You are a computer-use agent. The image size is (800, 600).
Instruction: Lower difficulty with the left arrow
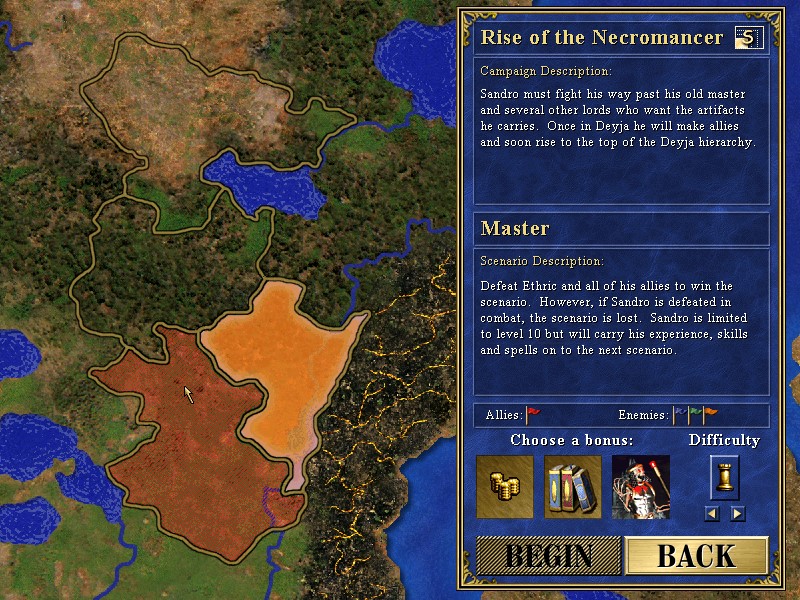[712, 514]
